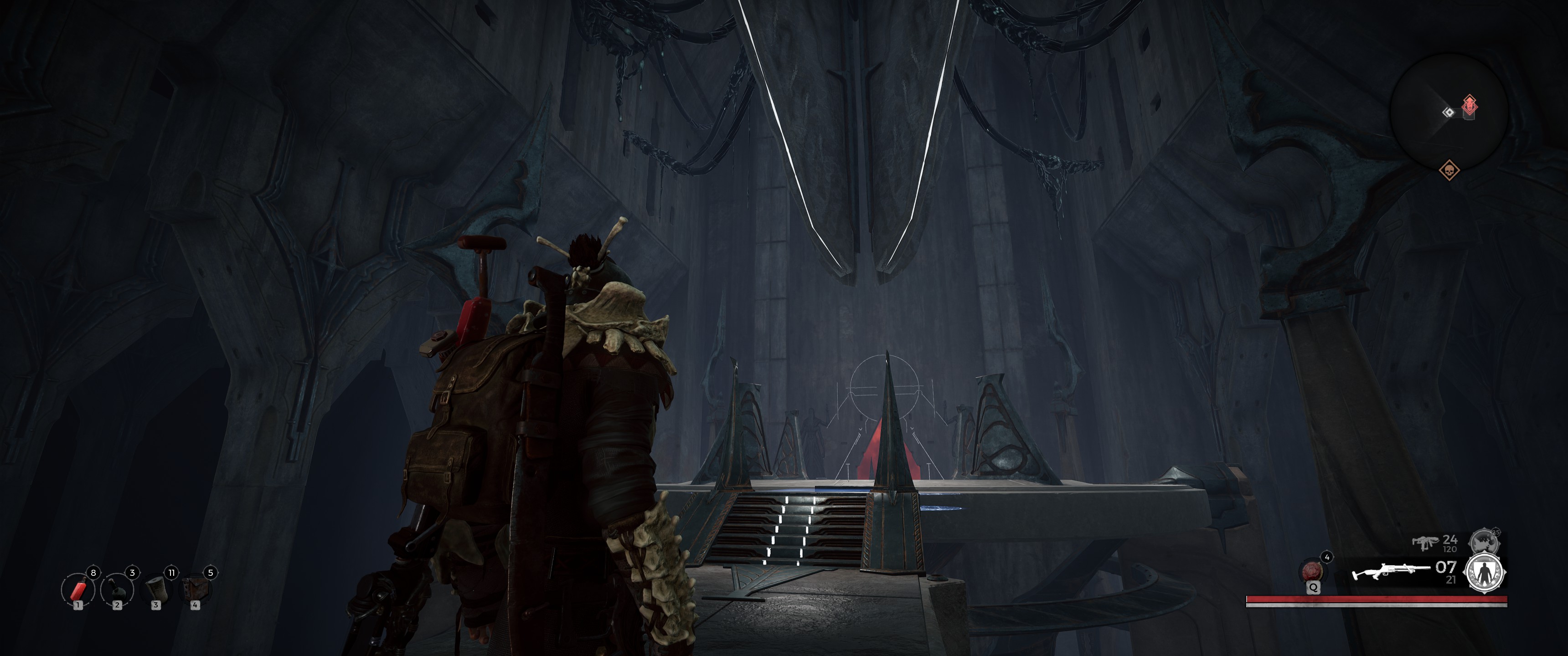Viewport: 1568px width, 656px height.
Task: Click the red crystal marker on minimap
Action: click(x=1470, y=106)
